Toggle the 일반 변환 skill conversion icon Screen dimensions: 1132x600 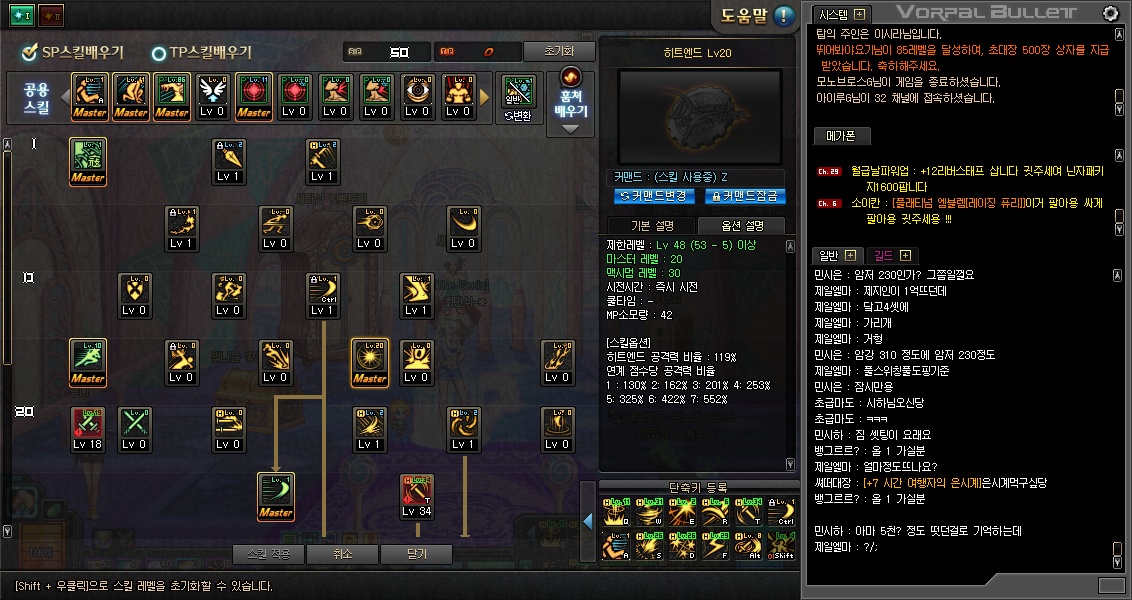pos(517,97)
